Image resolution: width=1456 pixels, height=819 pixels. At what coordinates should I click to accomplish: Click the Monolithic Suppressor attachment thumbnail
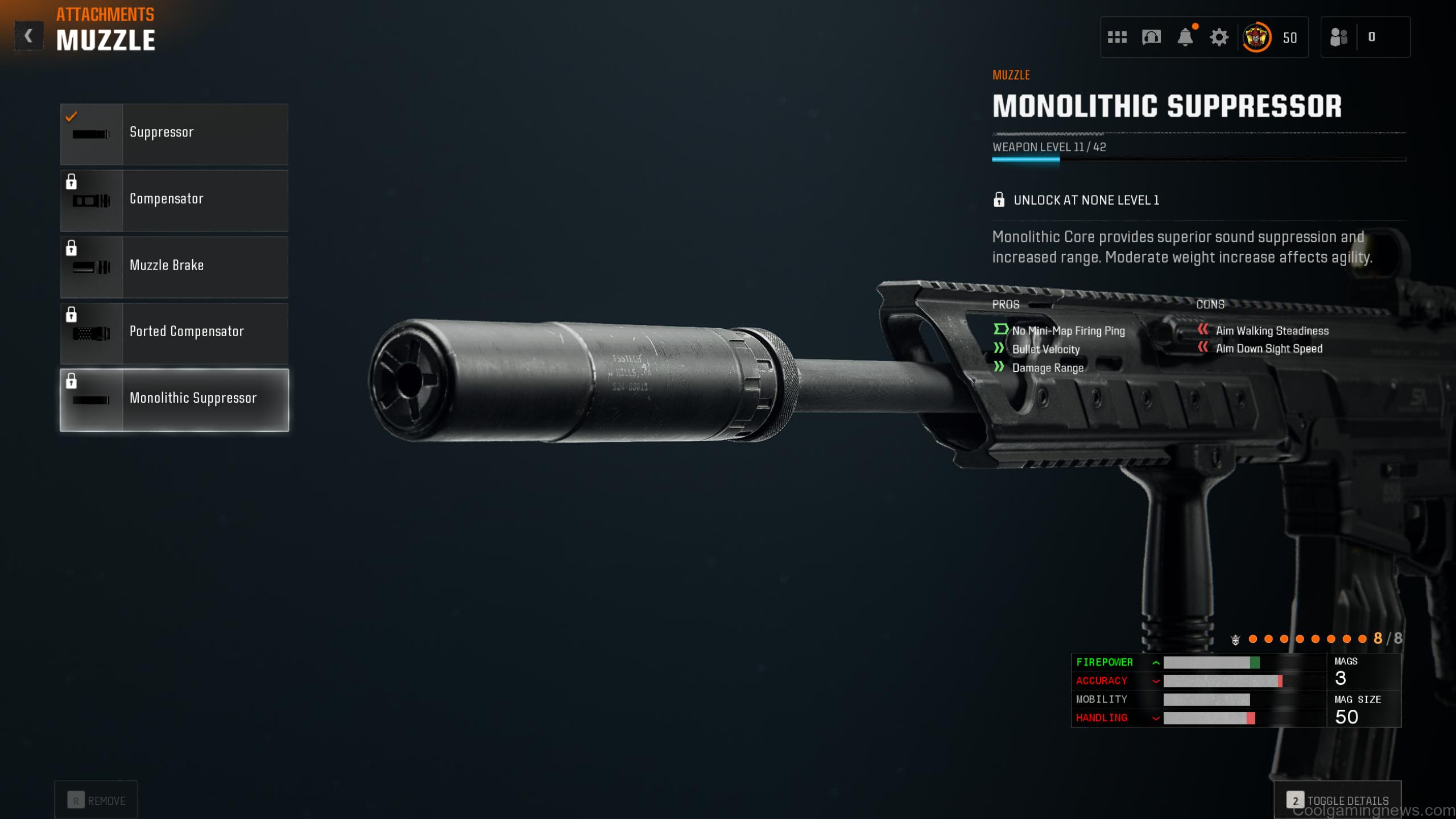(x=91, y=400)
